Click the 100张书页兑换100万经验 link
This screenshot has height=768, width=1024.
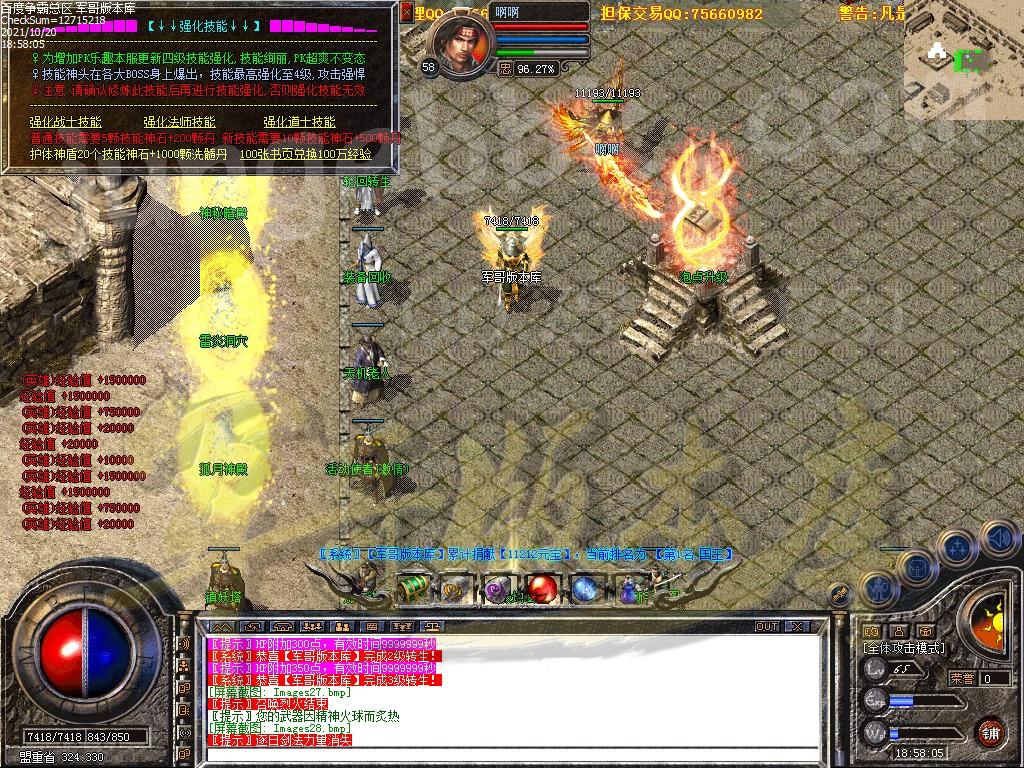click(305, 154)
